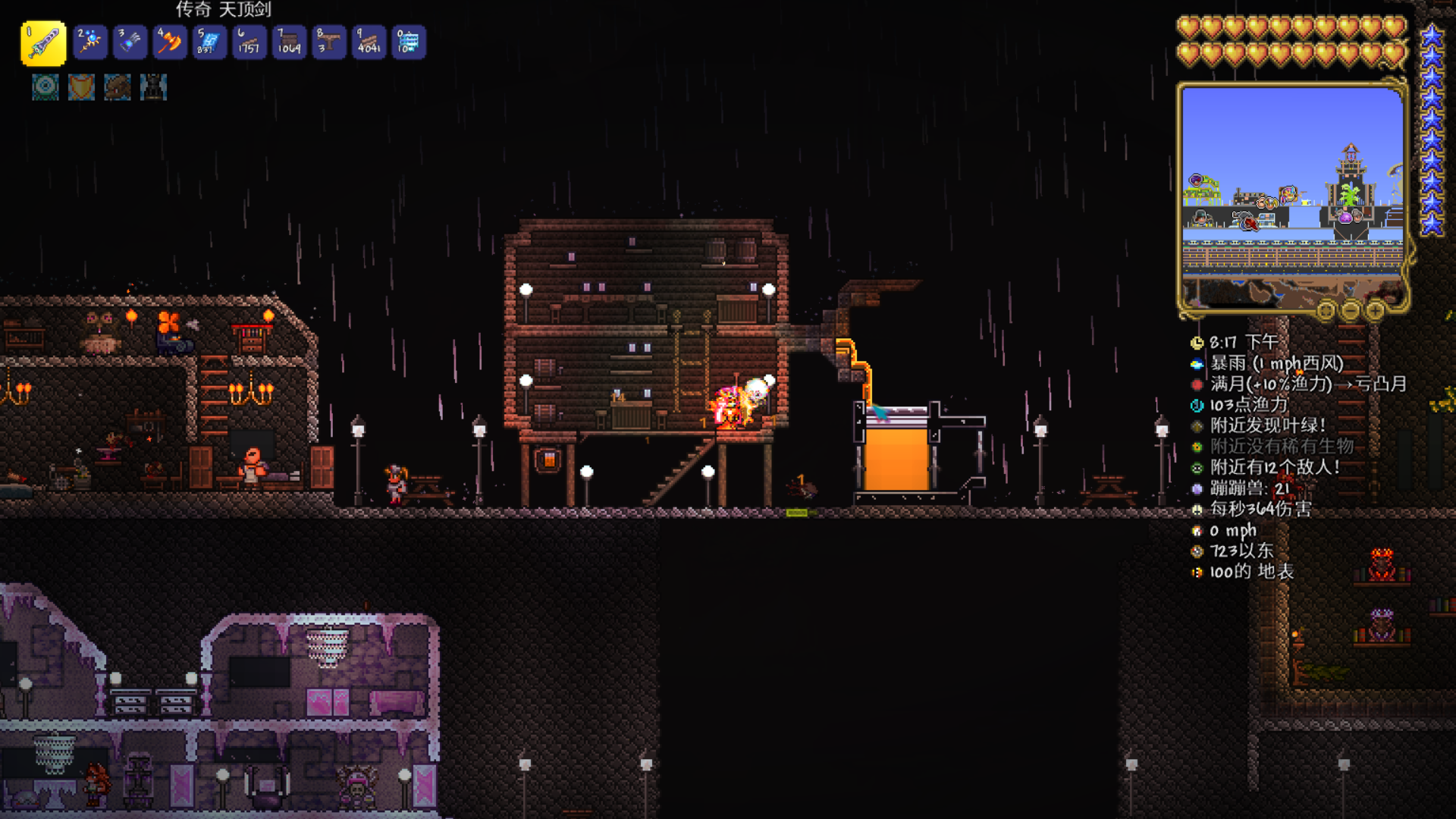Choose the blue gauntlet in slot 3
1456x819 pixels.
click(130, 42)
